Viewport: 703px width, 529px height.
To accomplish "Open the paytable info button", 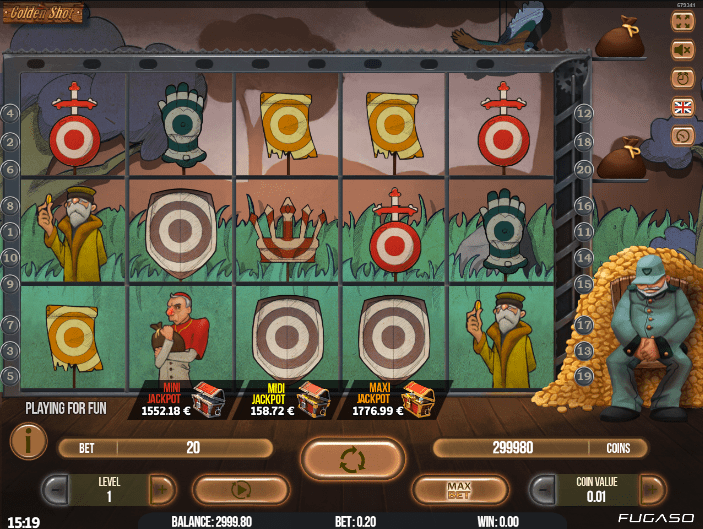I will coord(27,441).
